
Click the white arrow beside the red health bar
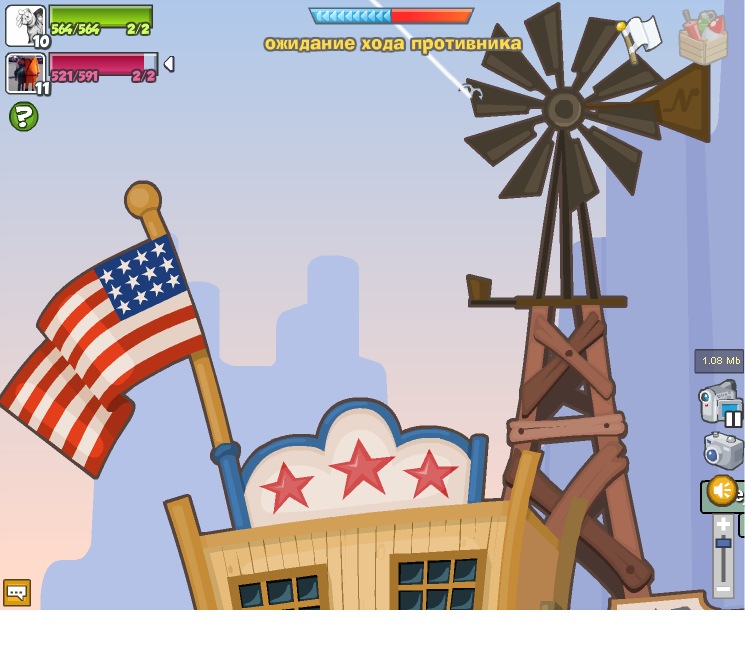coord(169,64)
